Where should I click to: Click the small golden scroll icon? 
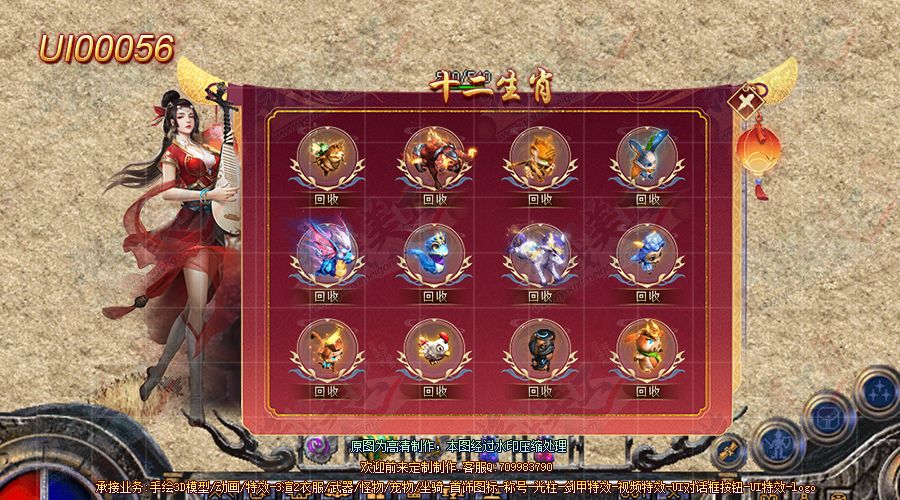(x=727, y=452)
